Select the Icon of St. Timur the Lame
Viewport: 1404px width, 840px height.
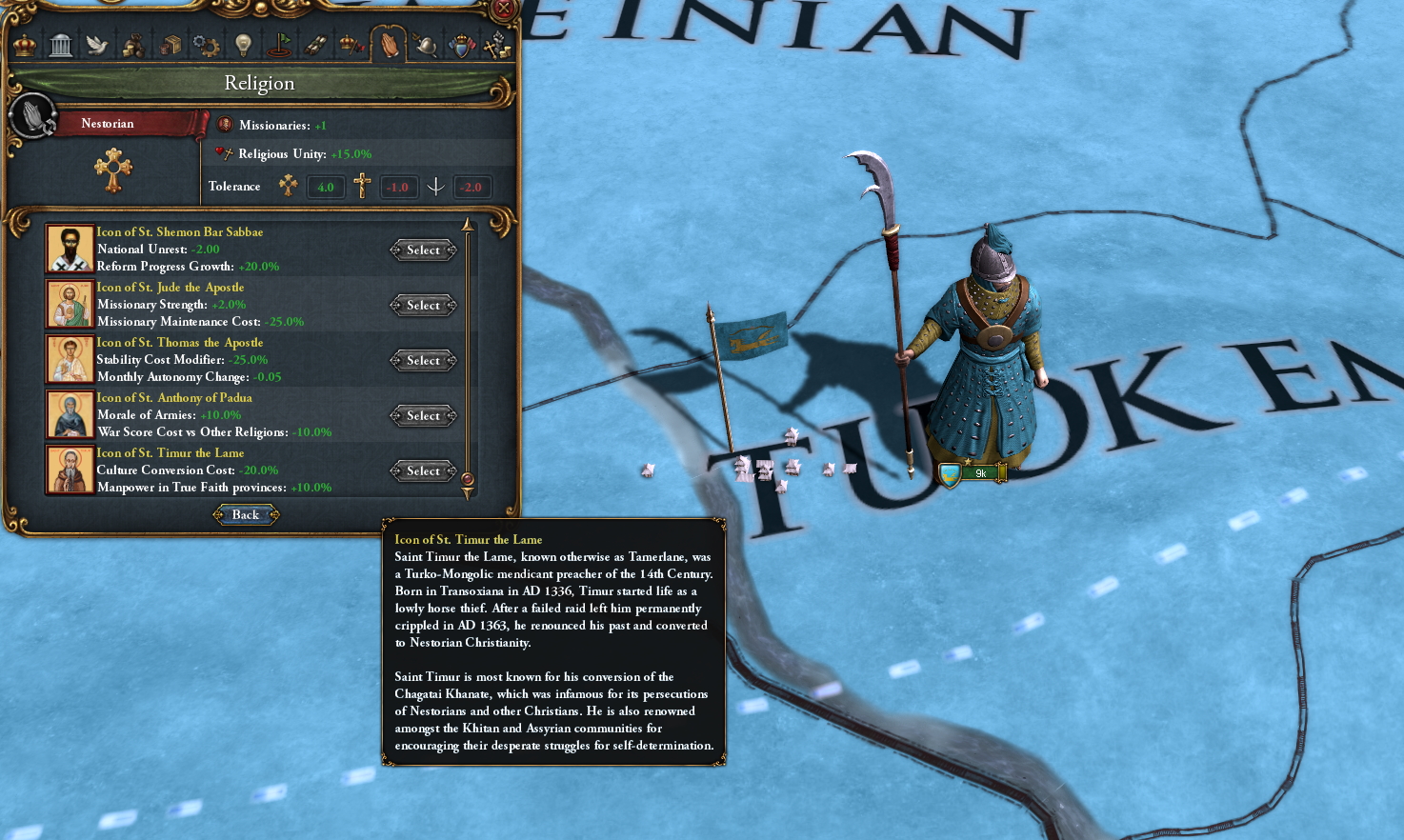pyautogui.click(x=422, y=470)
